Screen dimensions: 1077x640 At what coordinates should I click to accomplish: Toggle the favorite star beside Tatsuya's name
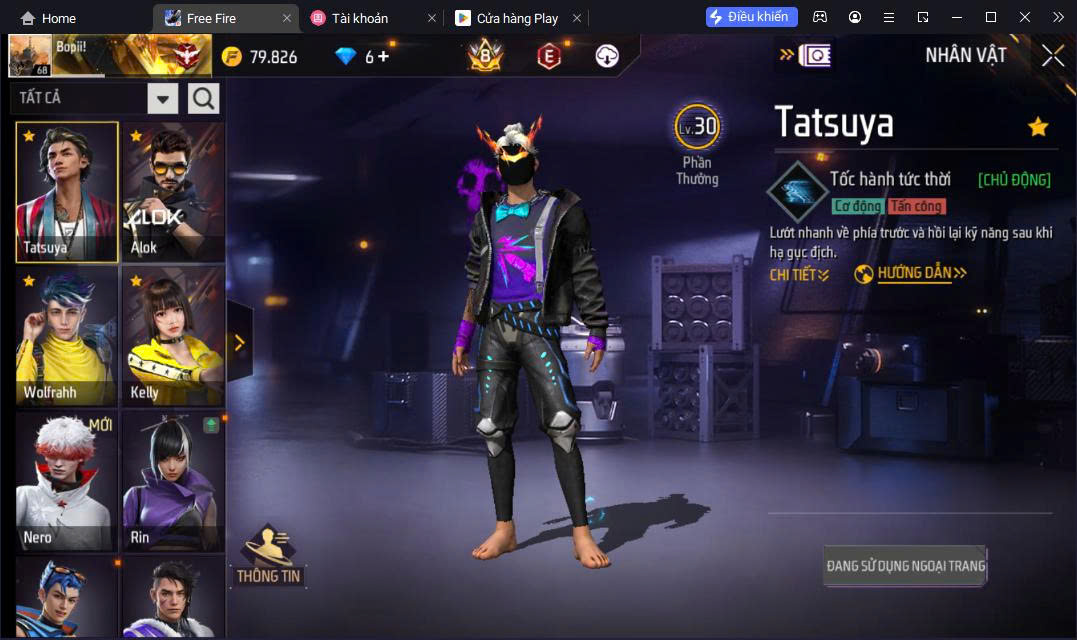[x=1038, y=126]
